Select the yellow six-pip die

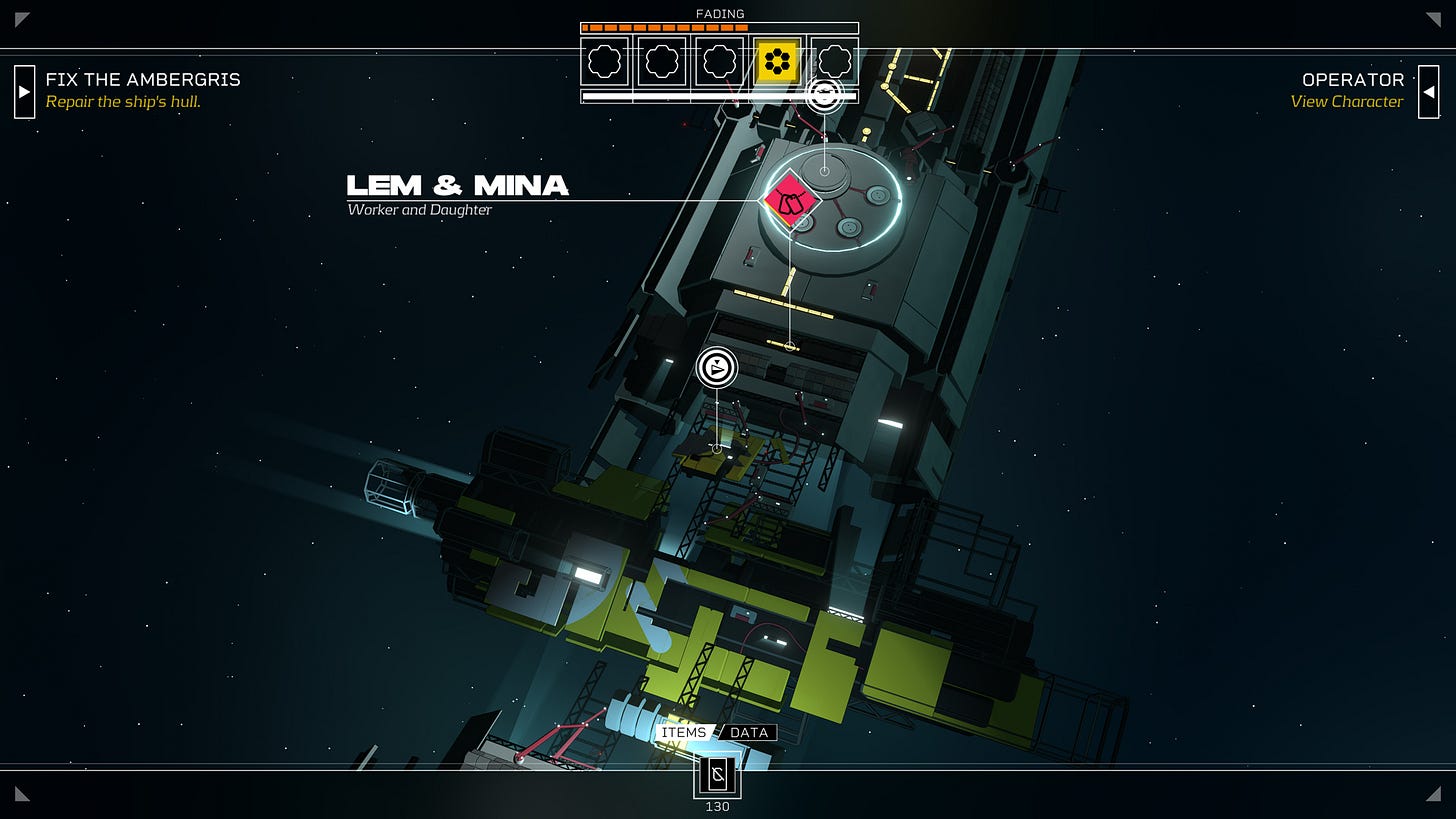click(x=777, y=62)
